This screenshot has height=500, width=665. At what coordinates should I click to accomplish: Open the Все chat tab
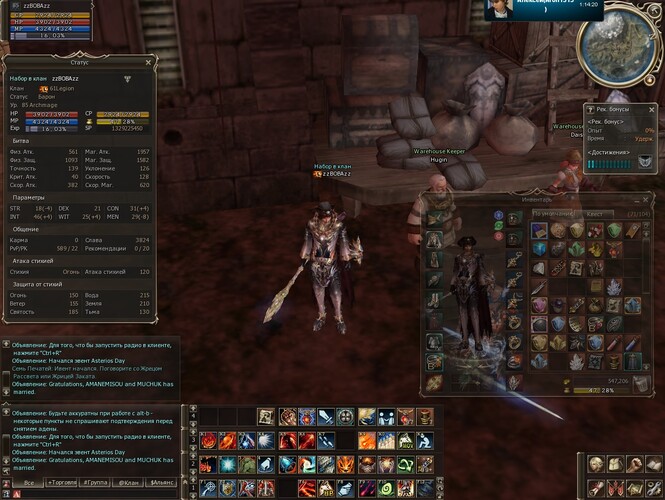click(28, 482)
